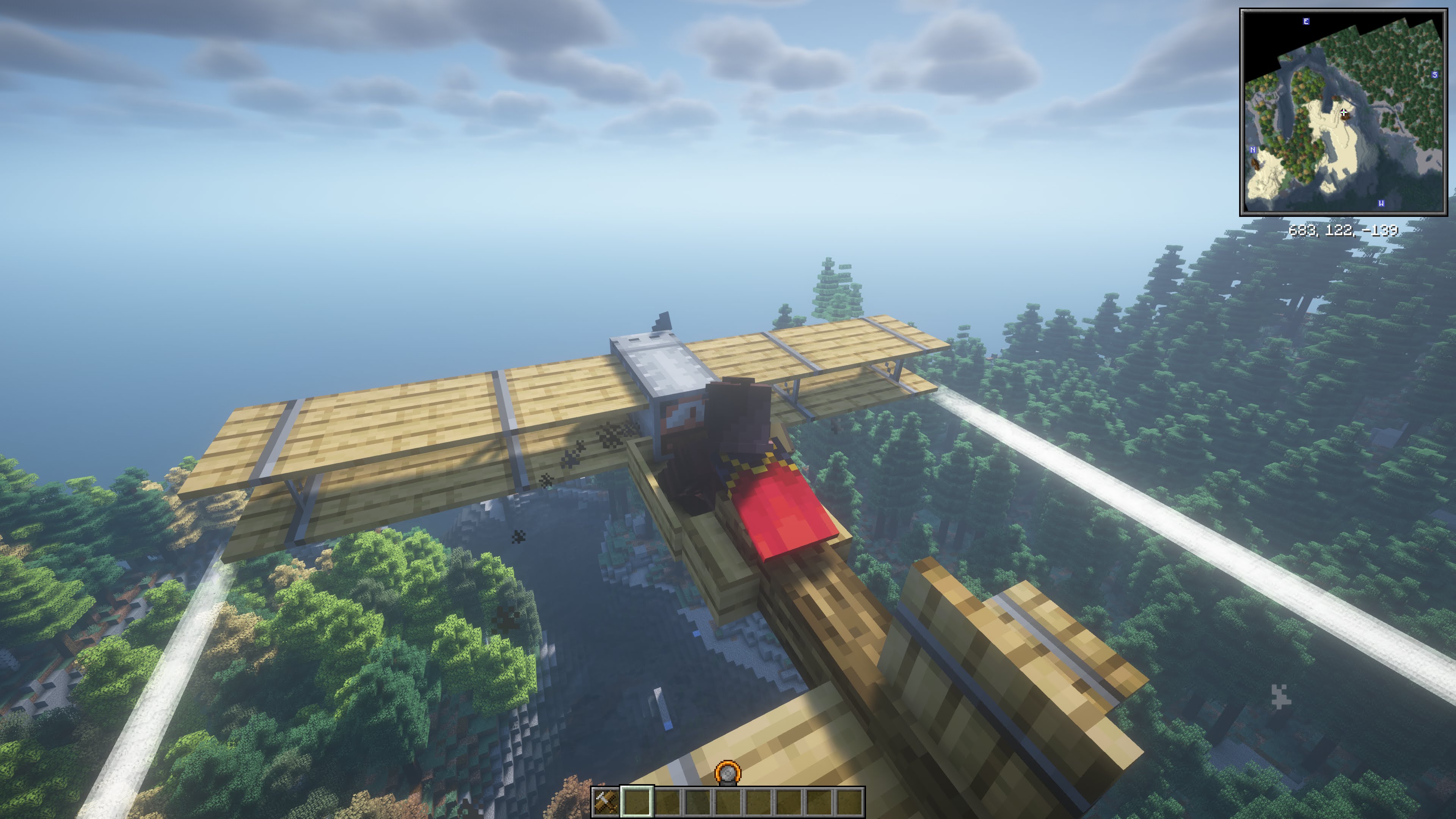Click the W direction marker on the minimap

1382,204
